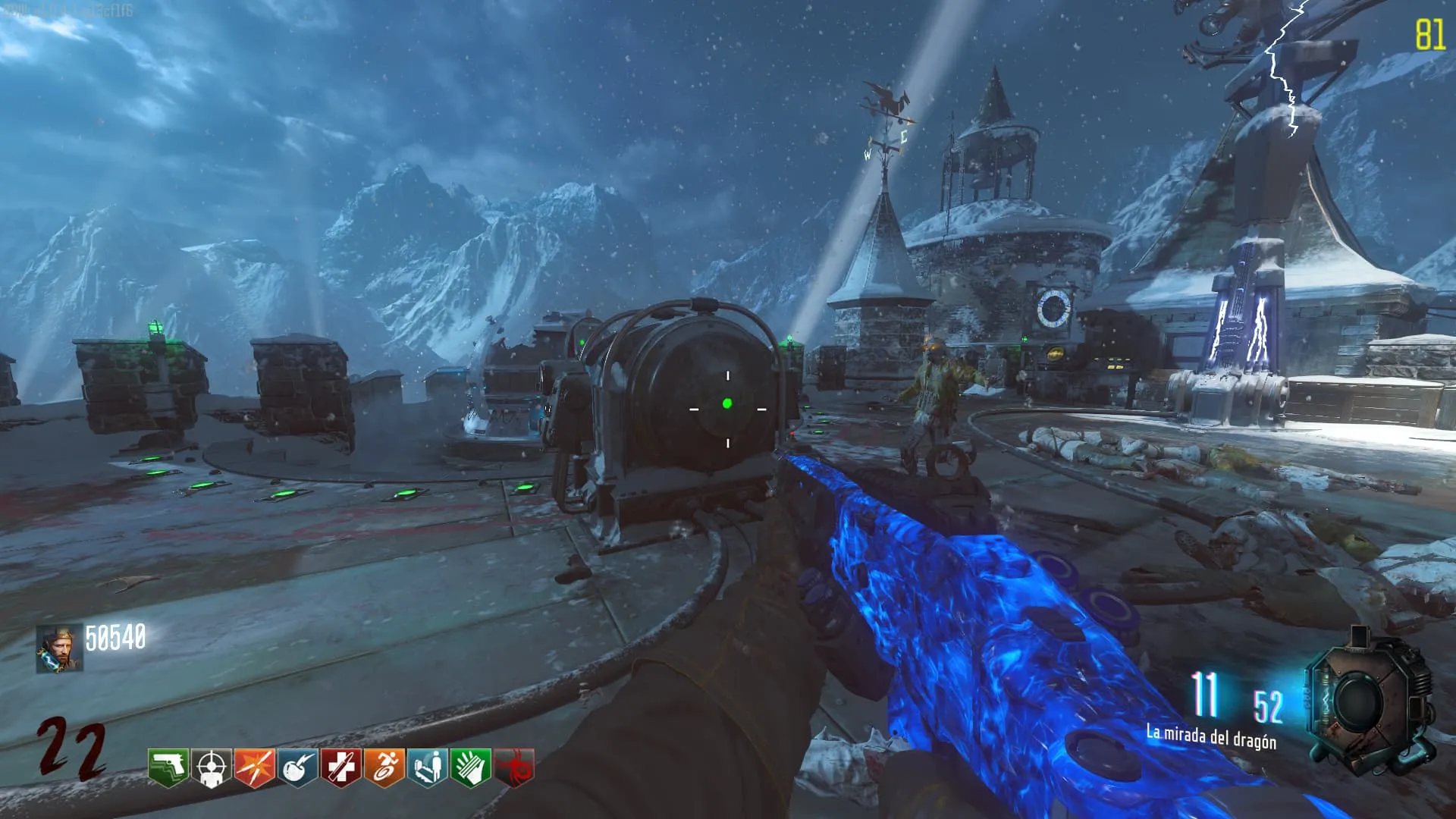This screenshot has height=819, width=1456.
Task: Select the orange Stamin-Up runner perk
Action: pos(384,767)
